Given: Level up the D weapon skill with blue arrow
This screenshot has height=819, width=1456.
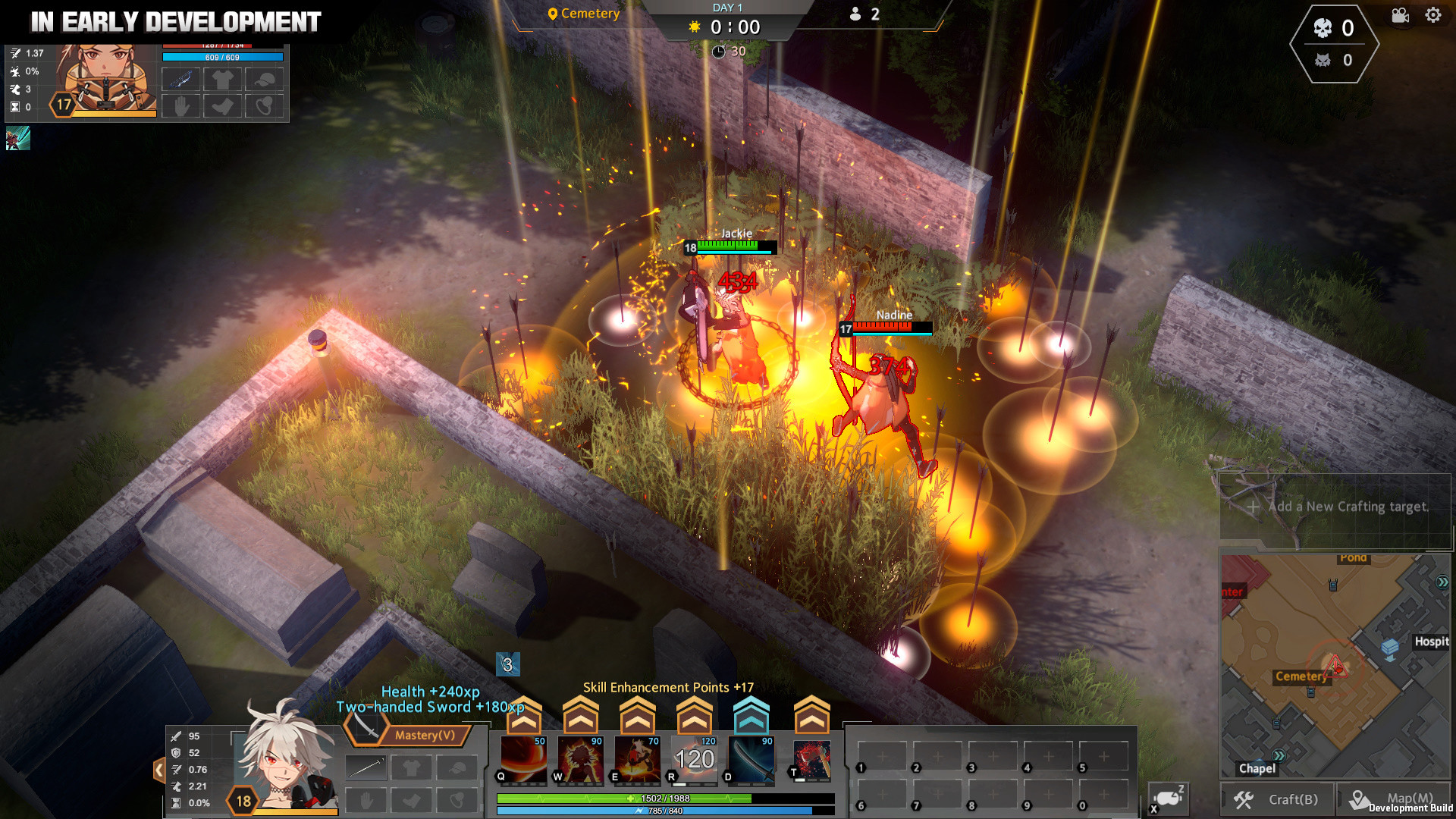Looking at the screenshot, I should pos(751,714).
